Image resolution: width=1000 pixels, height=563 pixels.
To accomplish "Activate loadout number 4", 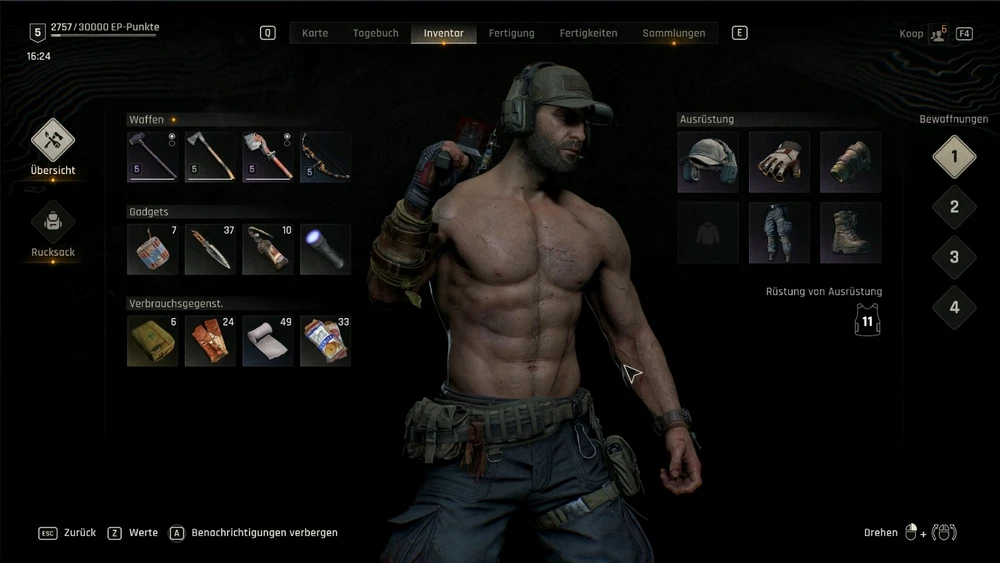I will (954, 307).
